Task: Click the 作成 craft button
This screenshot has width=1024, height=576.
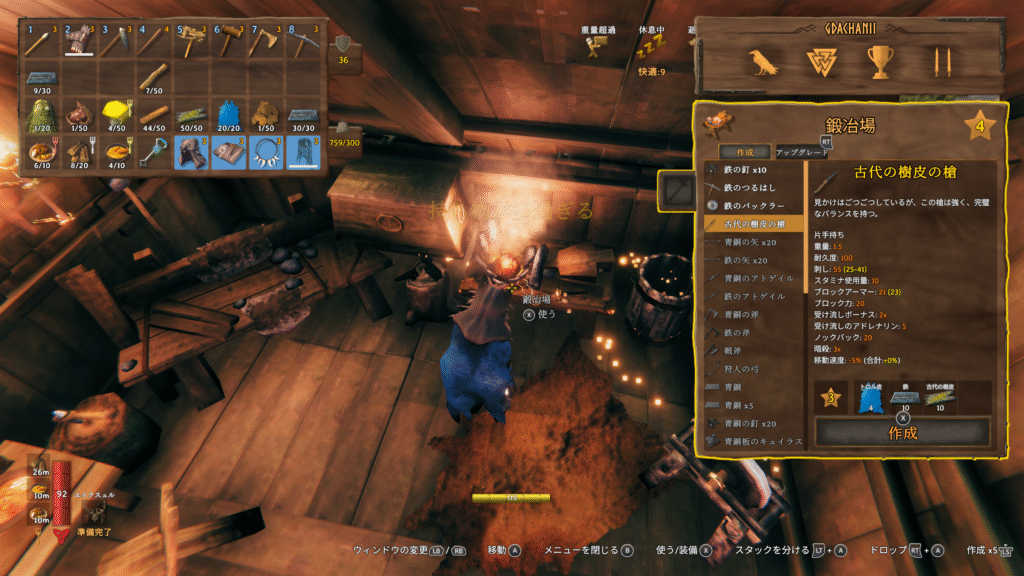Action: tap(902, 432)
